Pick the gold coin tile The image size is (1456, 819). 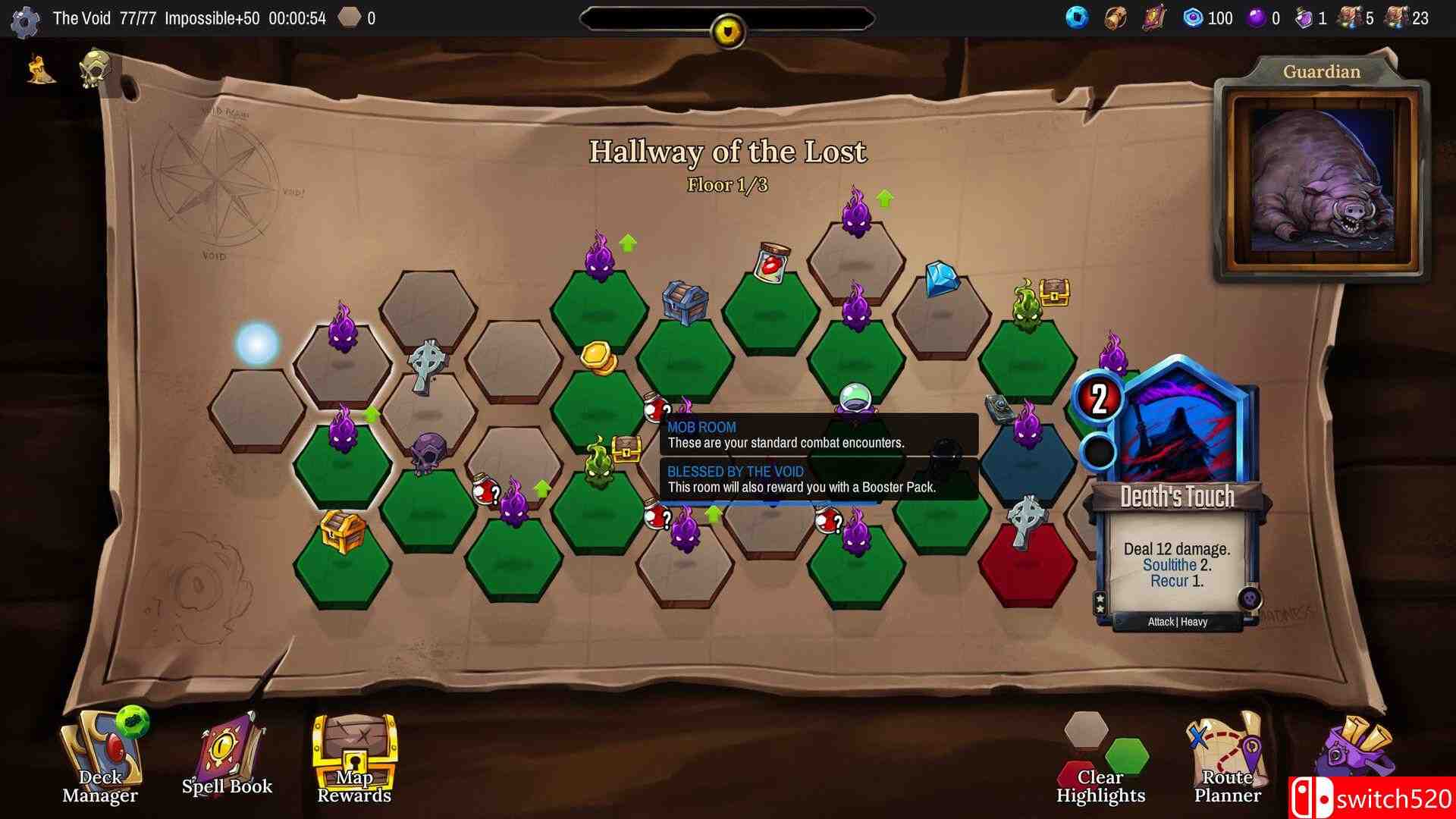pos(599,358)
